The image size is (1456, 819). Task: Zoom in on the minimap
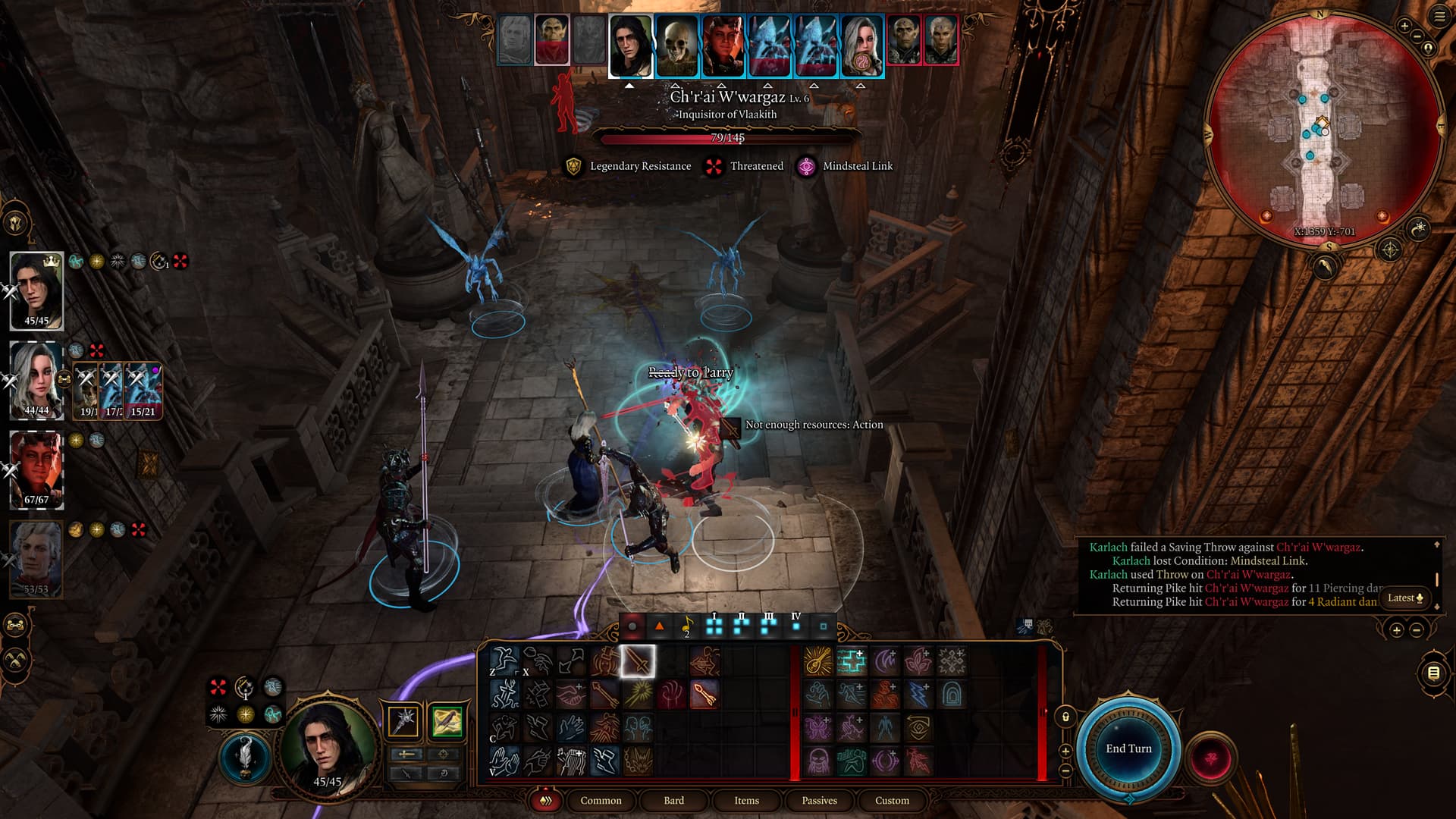pyautogui.click(x=1404, y=27)
